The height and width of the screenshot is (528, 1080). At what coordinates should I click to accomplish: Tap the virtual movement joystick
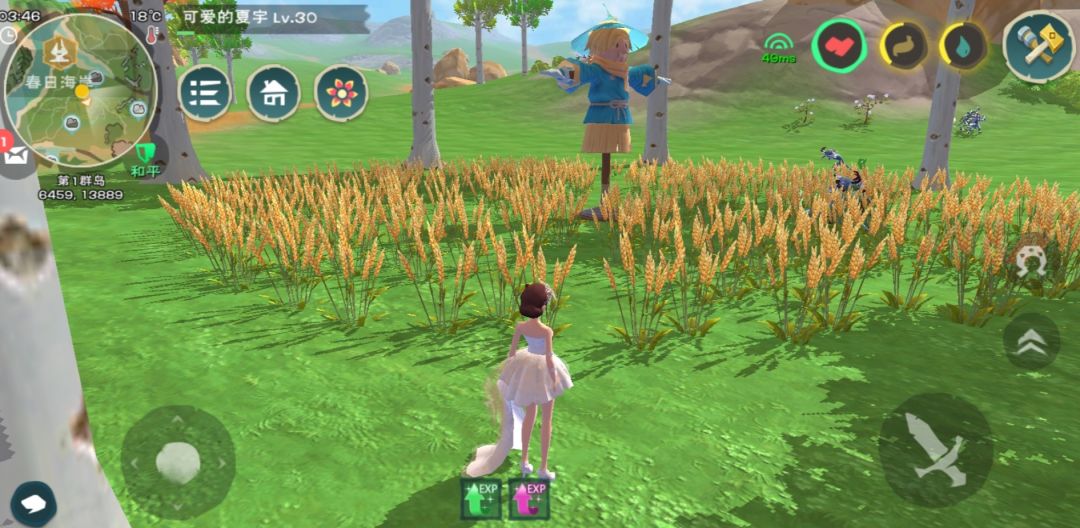pos(178,462)
